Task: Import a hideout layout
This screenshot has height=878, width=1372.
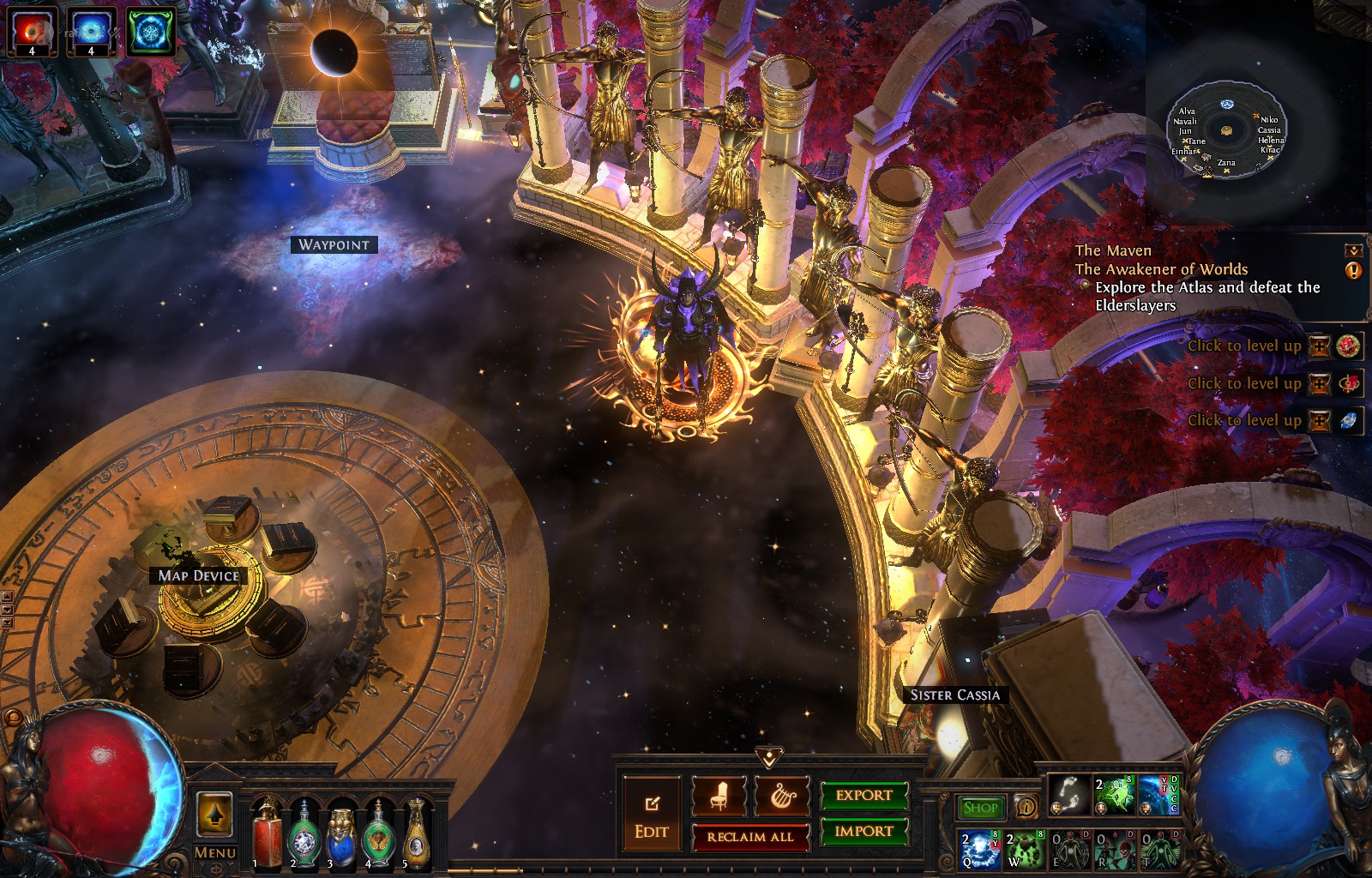Action: (x=864, y=831)
